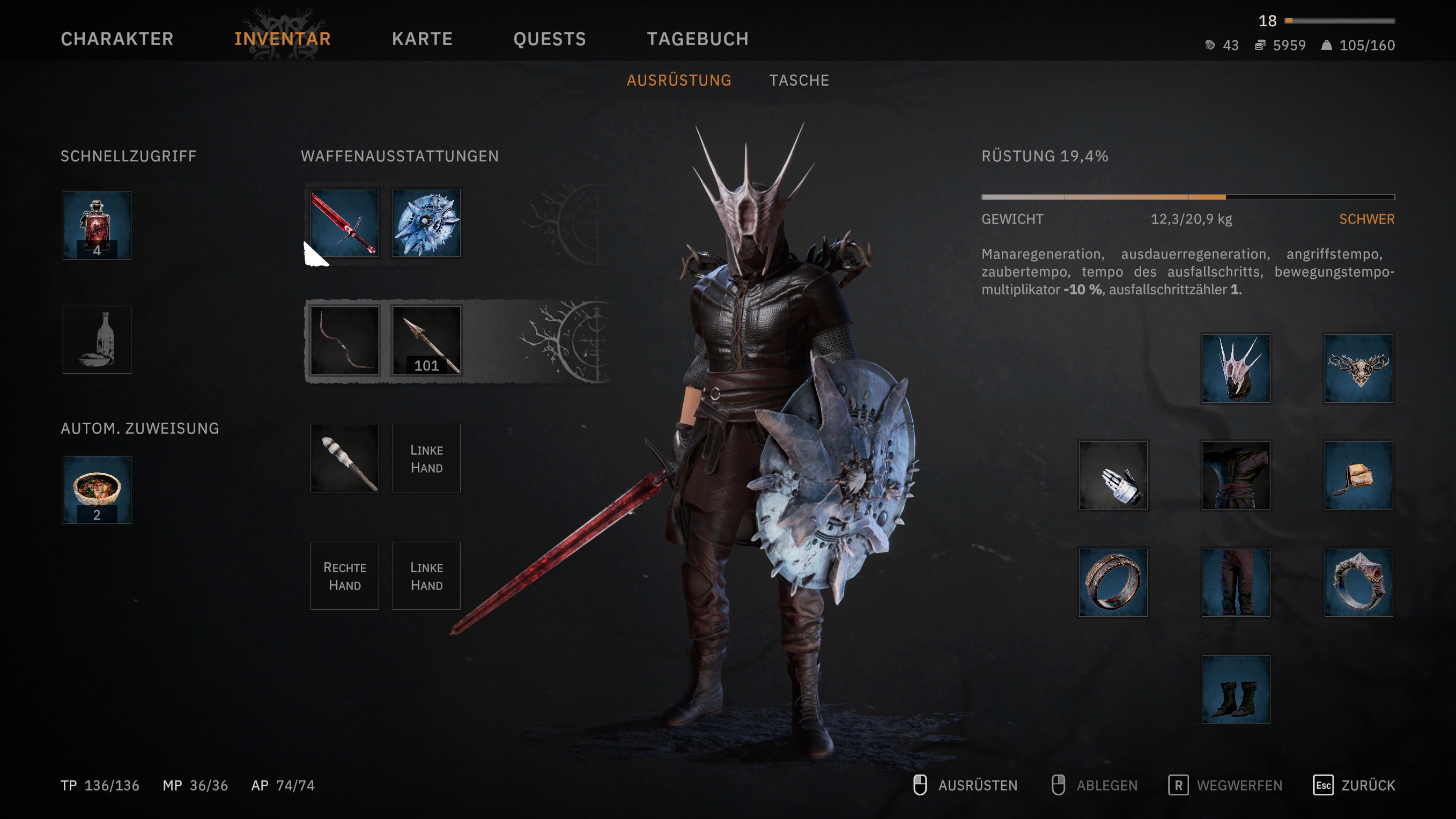Select the leather pouch bag slot
Image resolution: width=1456 pixels, height=819 pixels.
[x=1358, y=475]
